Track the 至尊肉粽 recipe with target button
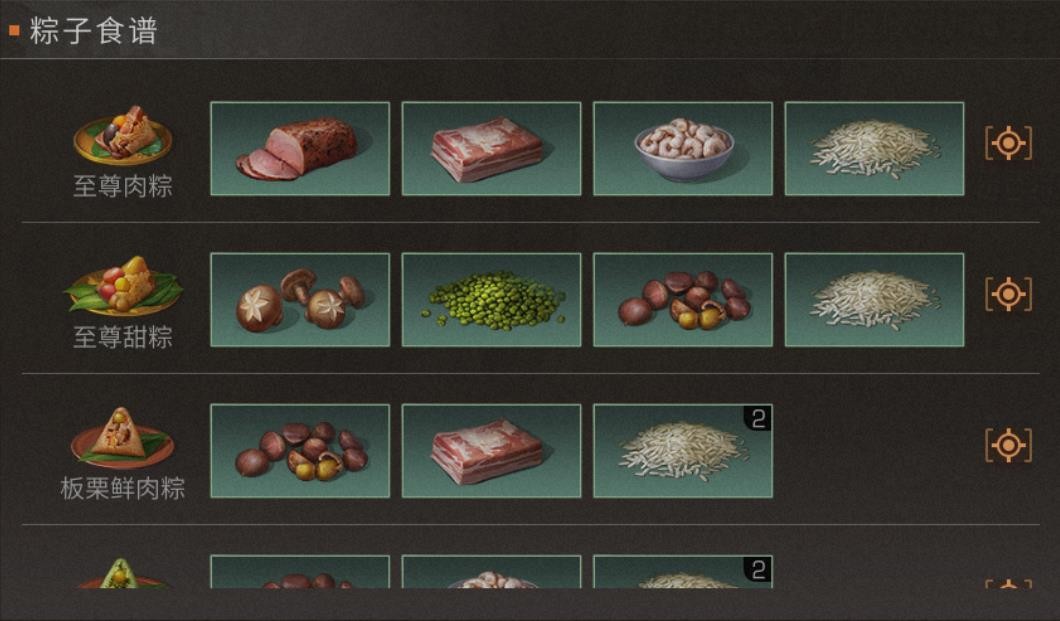 pyautogui.click(x=1008, y=144)
